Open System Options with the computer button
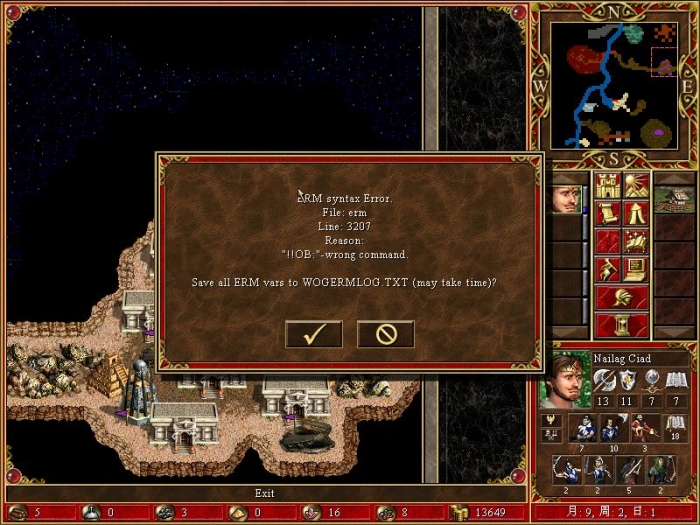The image size is (700, 525). pos(635,269)
